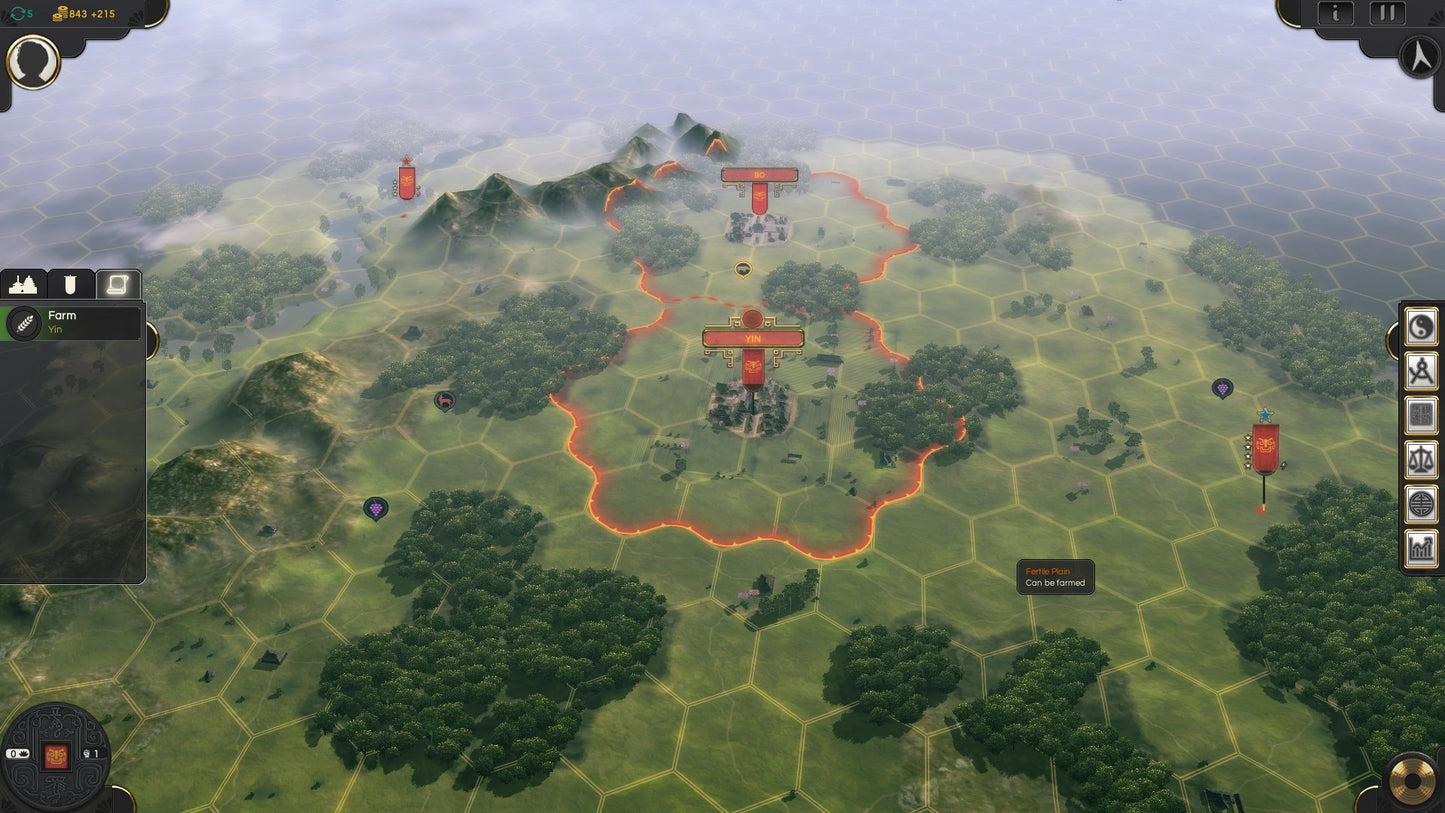Image resolution: width=1445 pixels, height=813 pixels.
Task: Select the Yin city banner on the map
Action: tap(752, 340)
